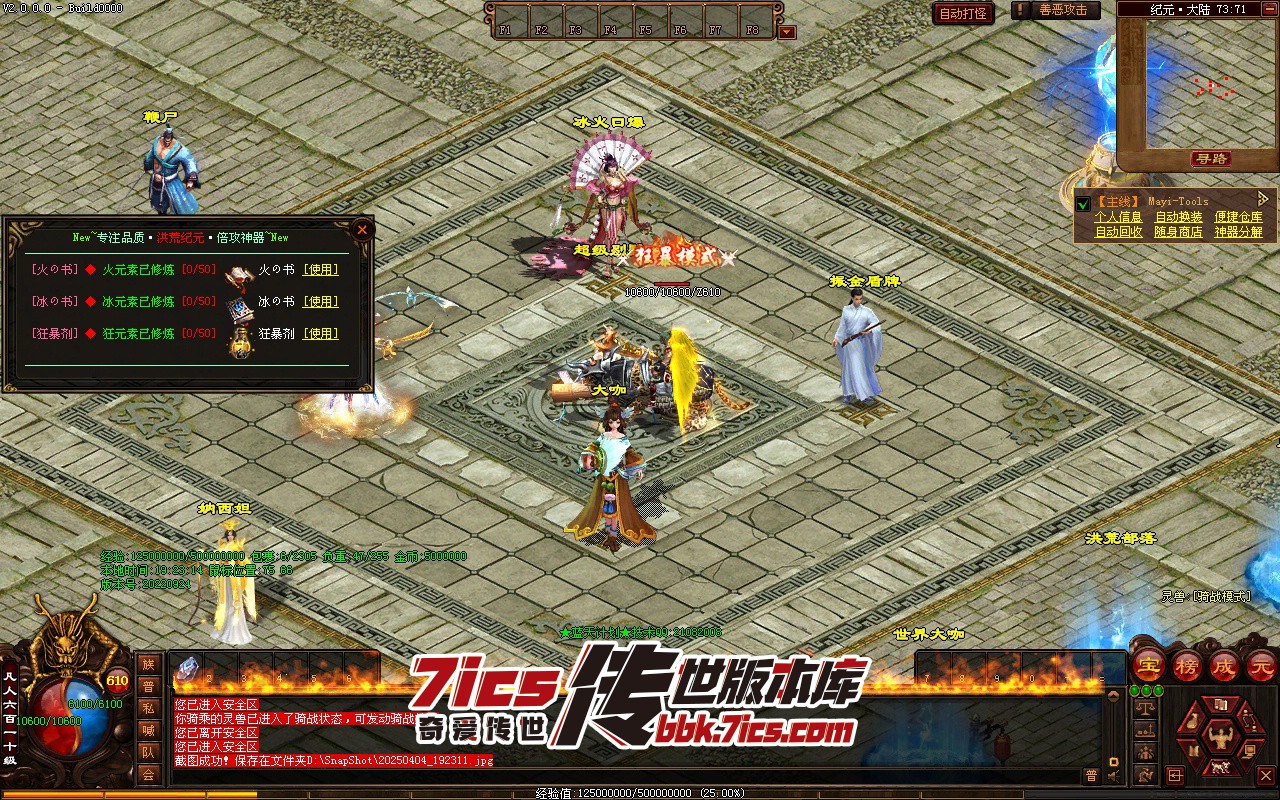Toggle 自动打怪 auto-fight button
This screenshot has width=1280, height=800.
(963, 13)
